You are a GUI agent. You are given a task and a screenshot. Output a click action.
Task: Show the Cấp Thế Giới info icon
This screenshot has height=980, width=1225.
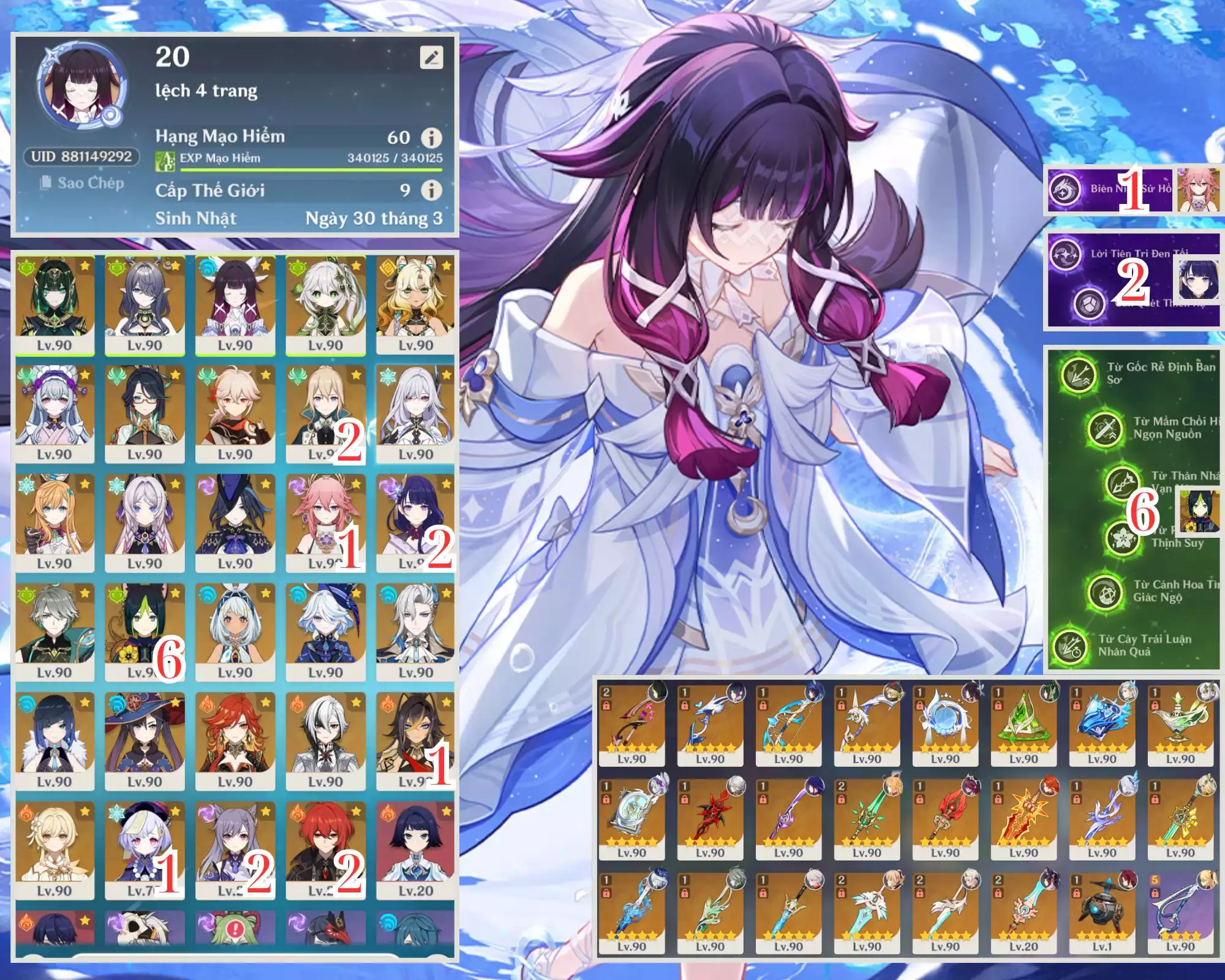(431, 190)
